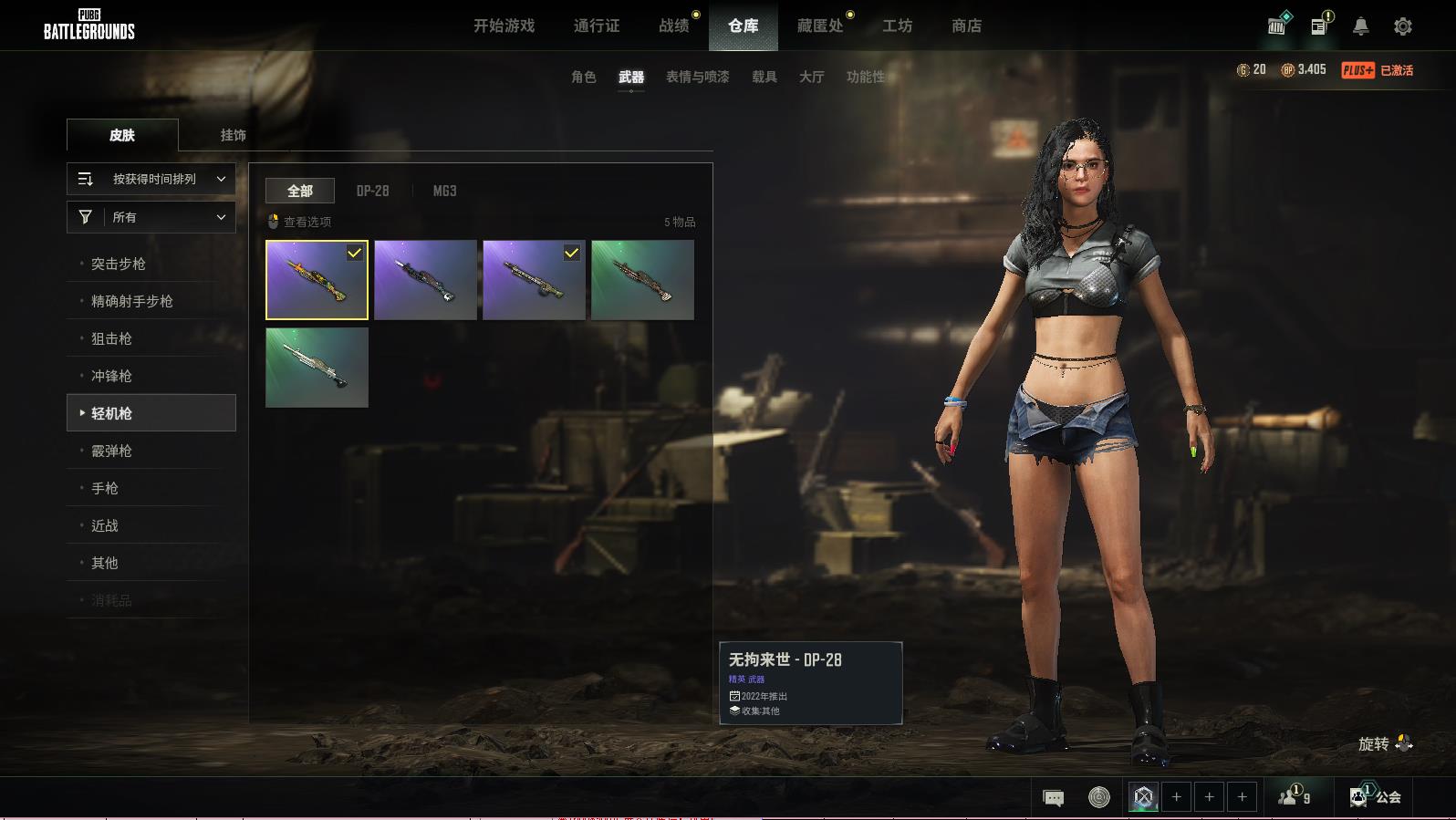Select the green-background white machine gun skin

pos(317,368)
